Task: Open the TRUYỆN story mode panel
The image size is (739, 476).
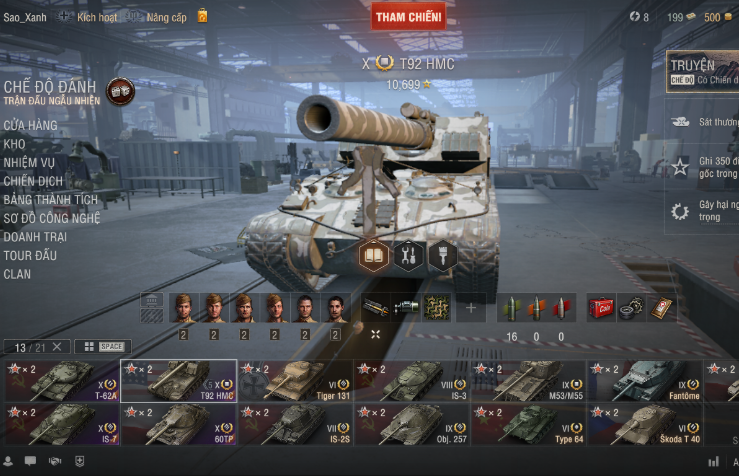Action: (703, 72)
